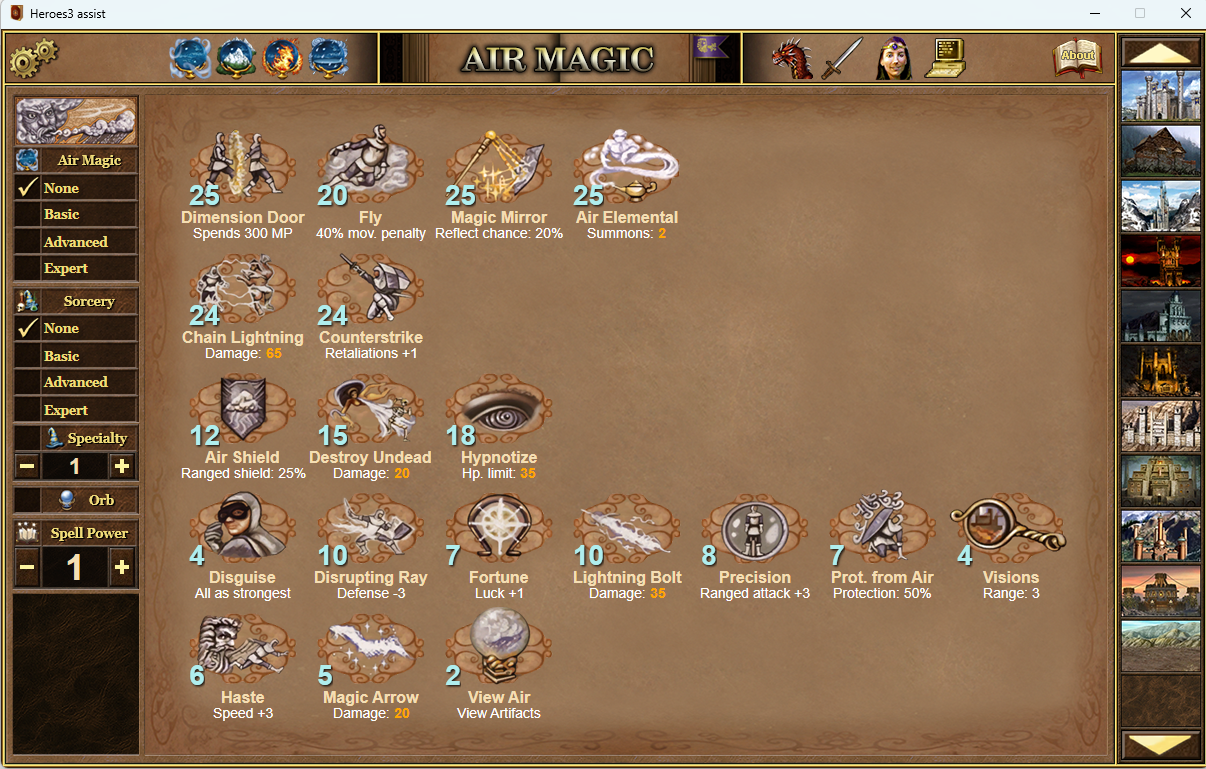
Task: Open the sword icon section
Action: tap(842, 58)
